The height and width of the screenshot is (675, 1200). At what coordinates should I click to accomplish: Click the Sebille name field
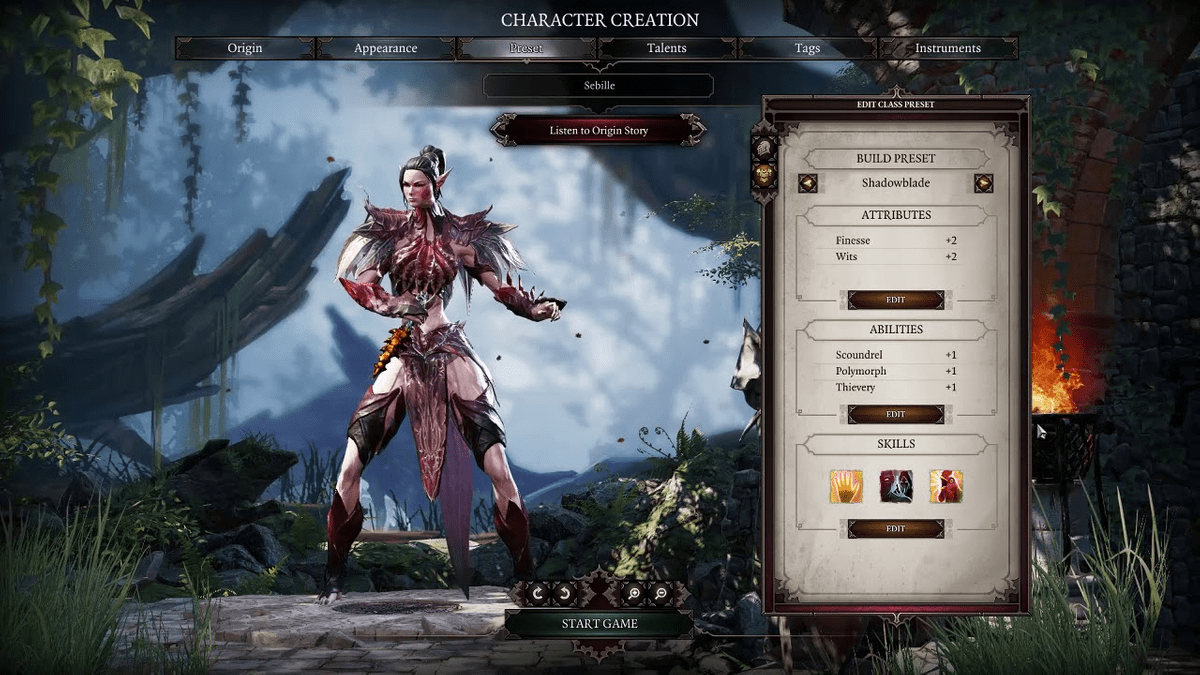point(599,86)
